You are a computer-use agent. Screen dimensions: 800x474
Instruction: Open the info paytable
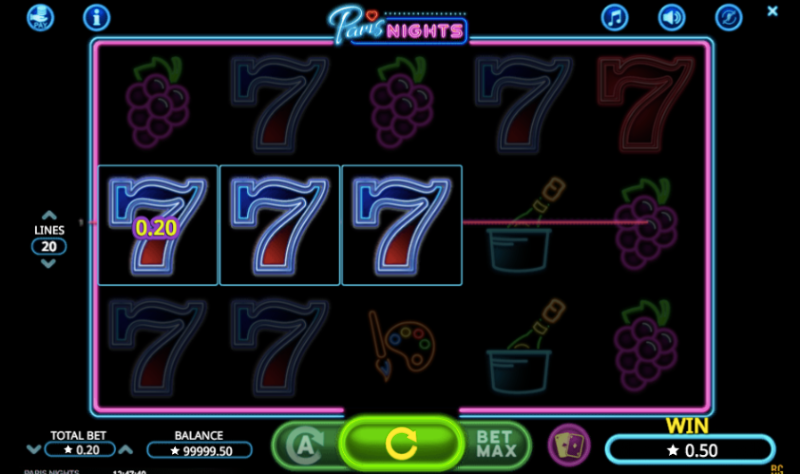(x=96, y=17)
